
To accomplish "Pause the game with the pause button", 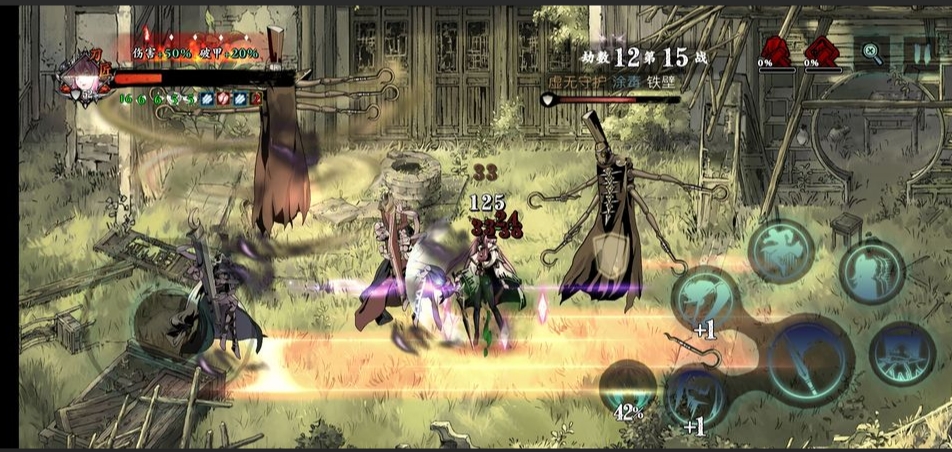I will pos(918,54).
